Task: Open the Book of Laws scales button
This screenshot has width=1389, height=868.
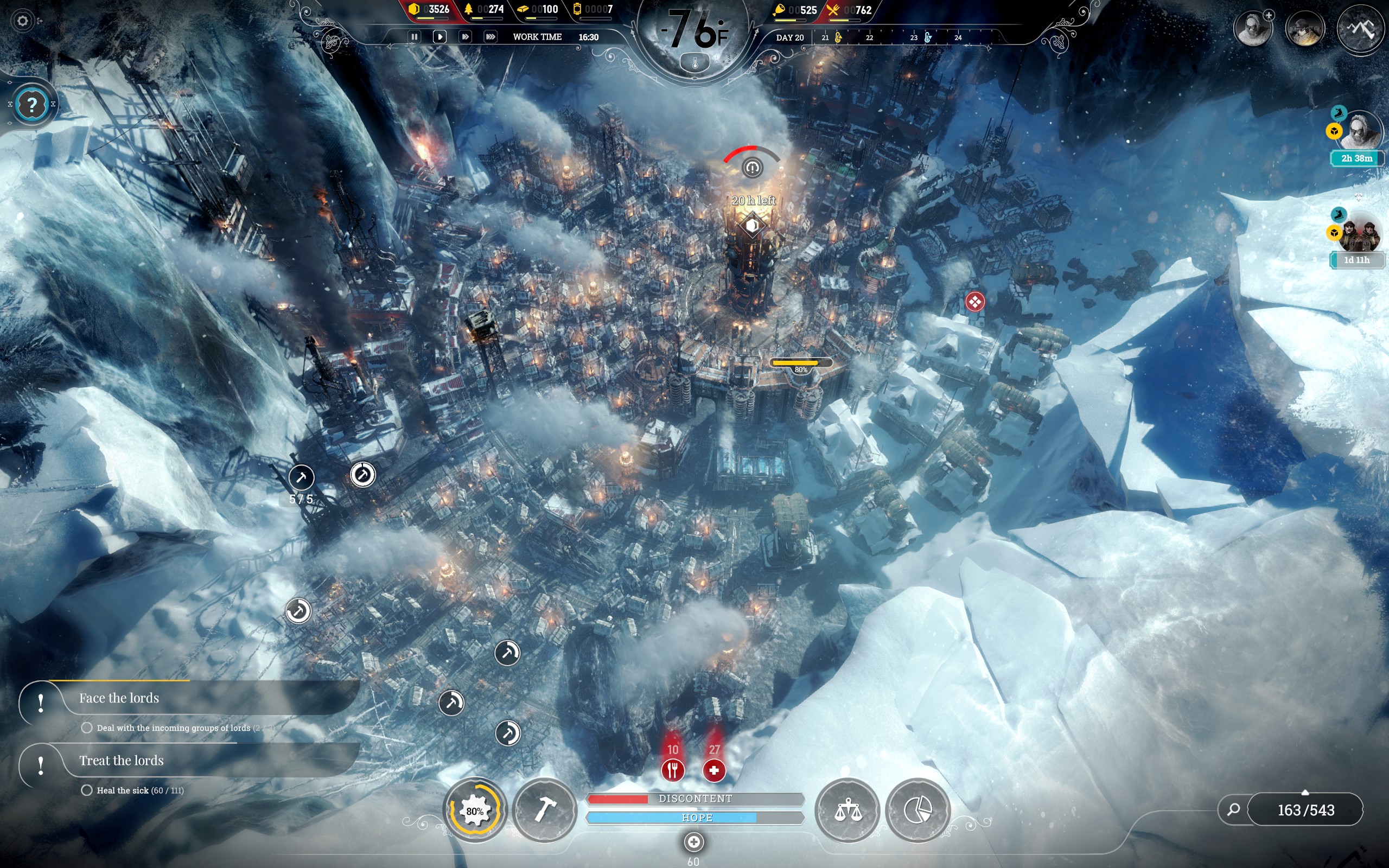Action: tap(847, 810)
